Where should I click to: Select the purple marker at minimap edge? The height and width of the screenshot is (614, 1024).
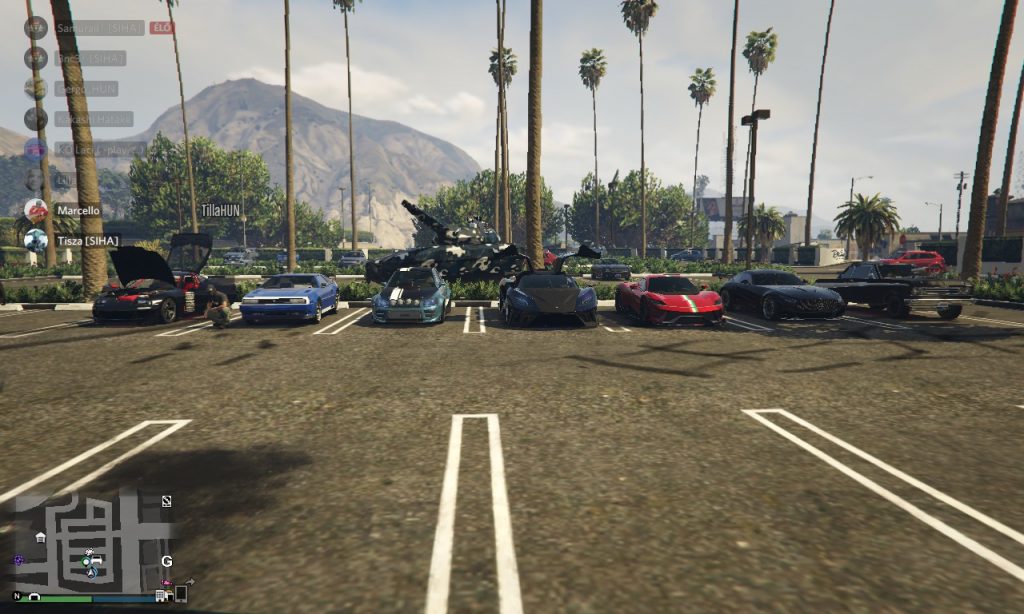tap(17, 561)
